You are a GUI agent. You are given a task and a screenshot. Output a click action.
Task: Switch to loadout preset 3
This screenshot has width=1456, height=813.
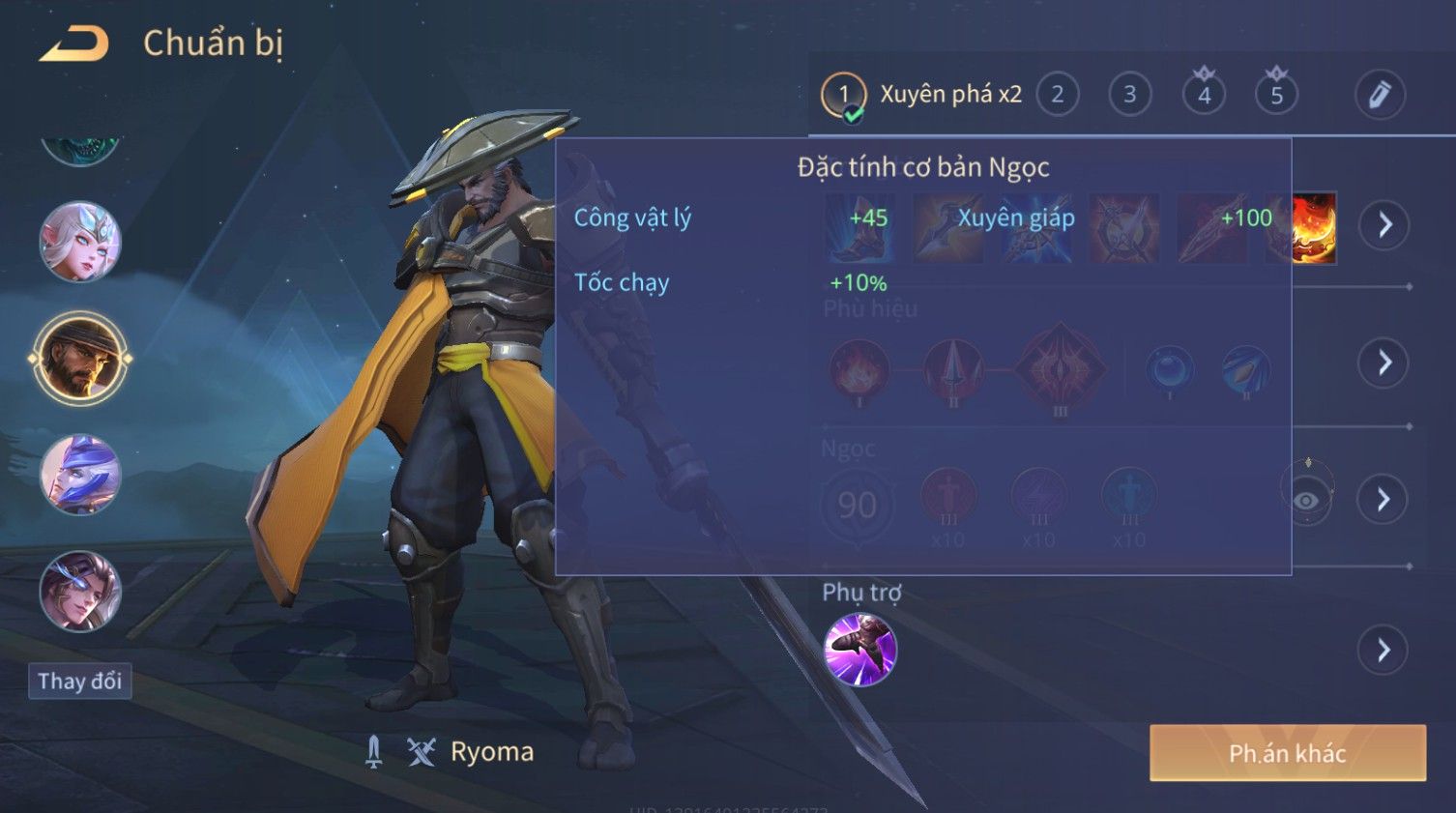[1129, 95]
